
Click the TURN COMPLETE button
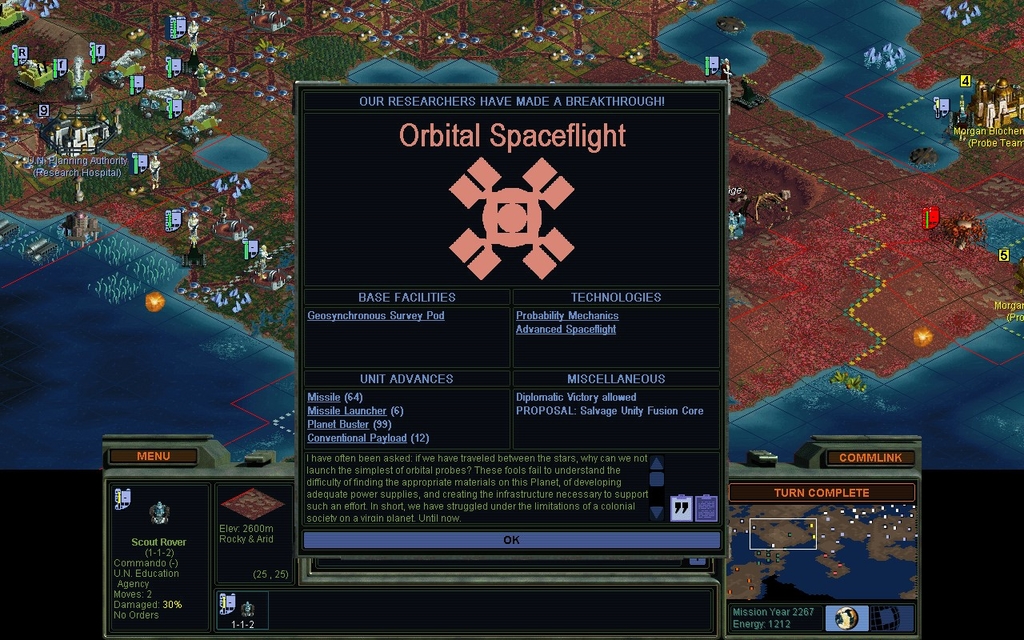(821, 493)
